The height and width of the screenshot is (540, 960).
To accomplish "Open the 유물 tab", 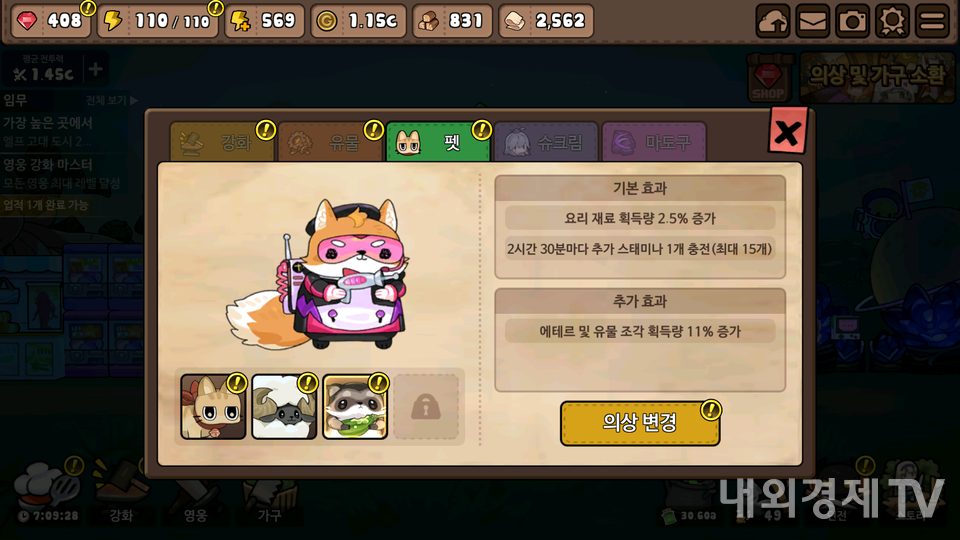I will 331,143.
